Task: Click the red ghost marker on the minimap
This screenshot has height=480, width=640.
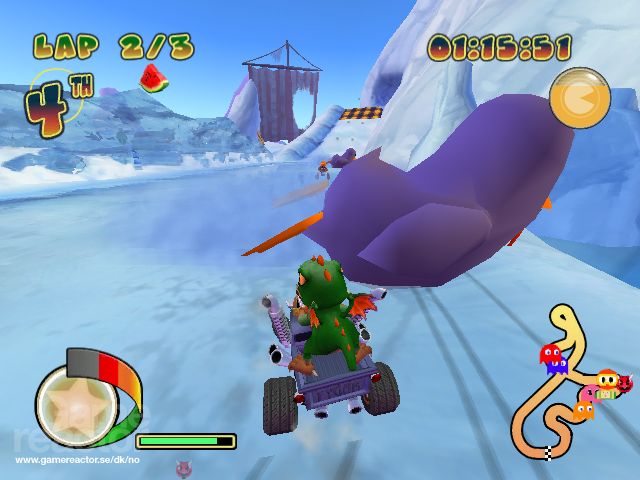Action: [x=551, y=355]
